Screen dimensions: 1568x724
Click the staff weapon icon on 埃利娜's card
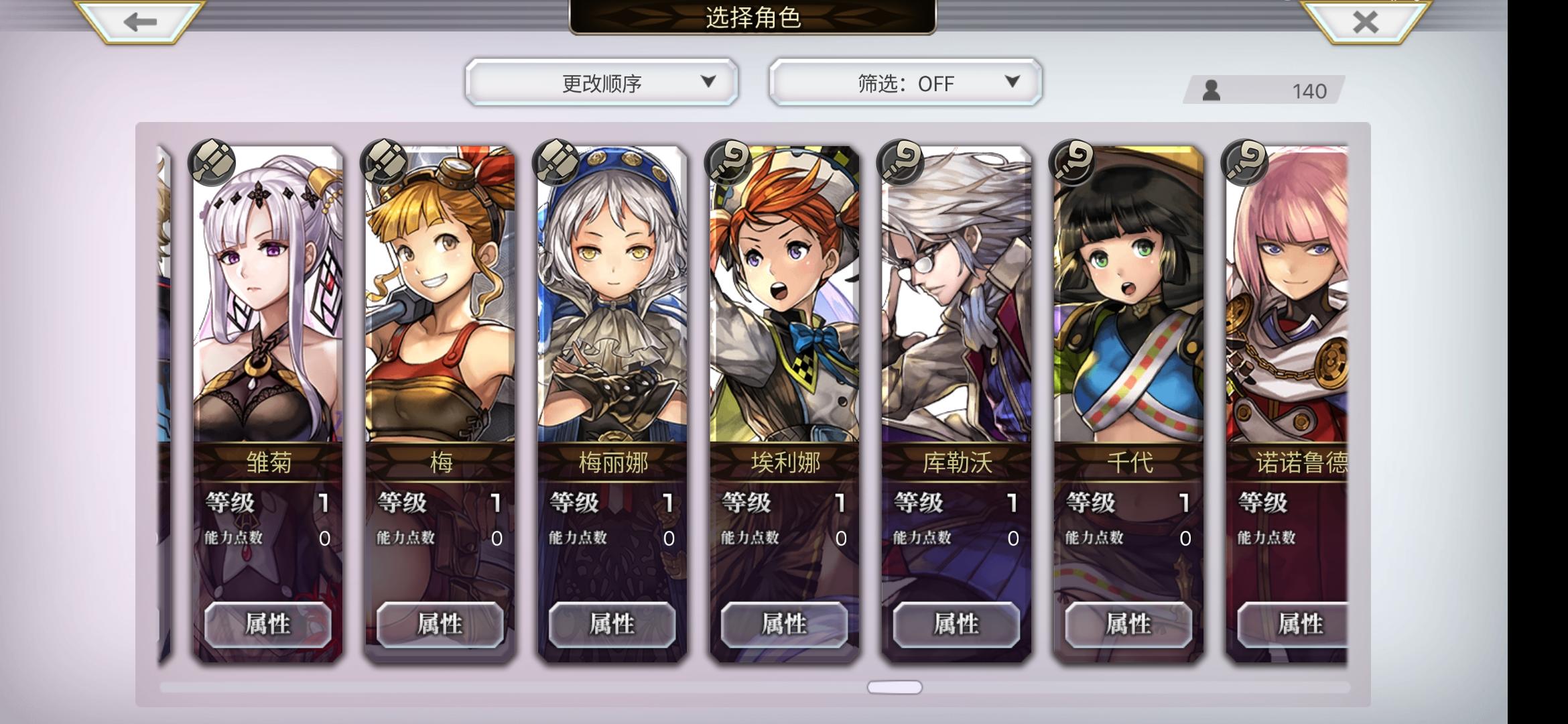tap(726, 162)
